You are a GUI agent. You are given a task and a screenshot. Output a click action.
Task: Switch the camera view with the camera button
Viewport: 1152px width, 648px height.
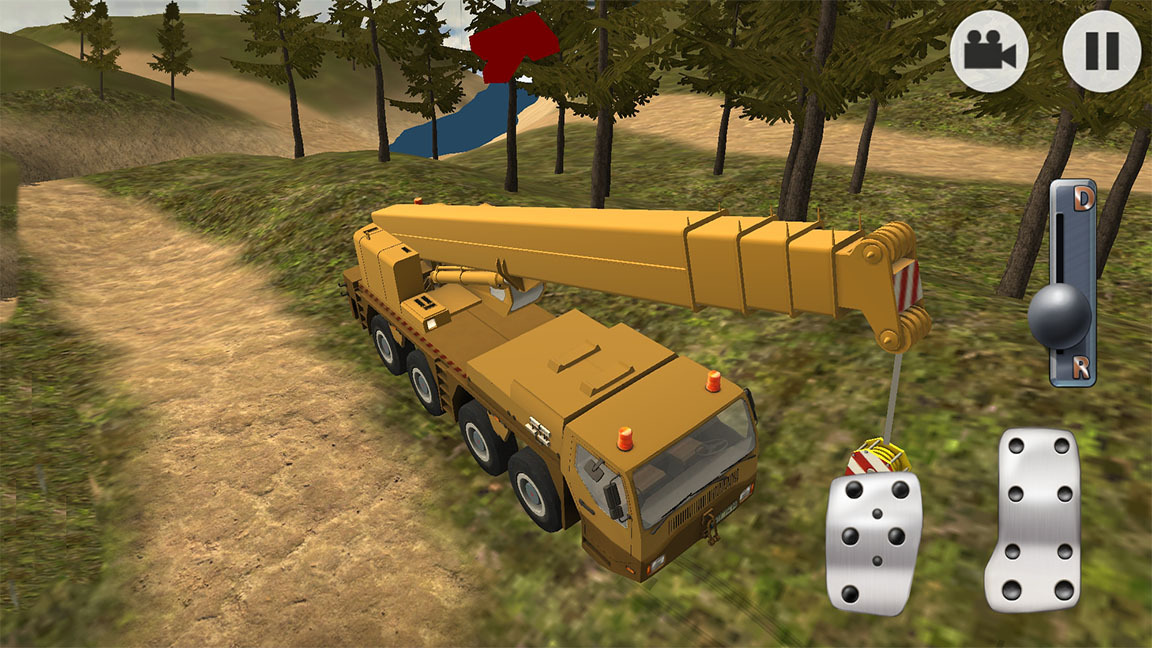click(x=989, y=51)
